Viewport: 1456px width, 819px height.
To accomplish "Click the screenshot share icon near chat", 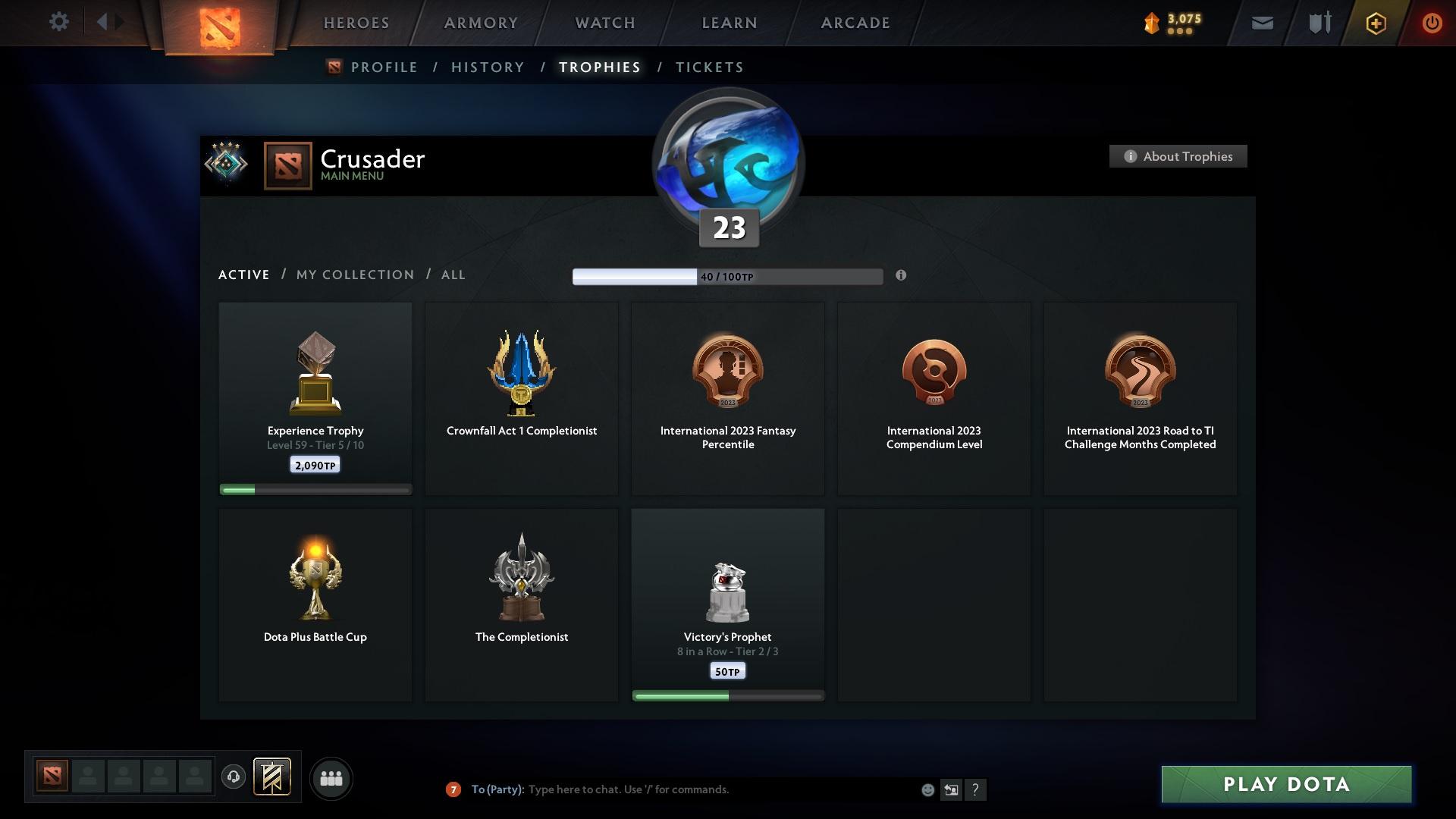I will (951, 789).
